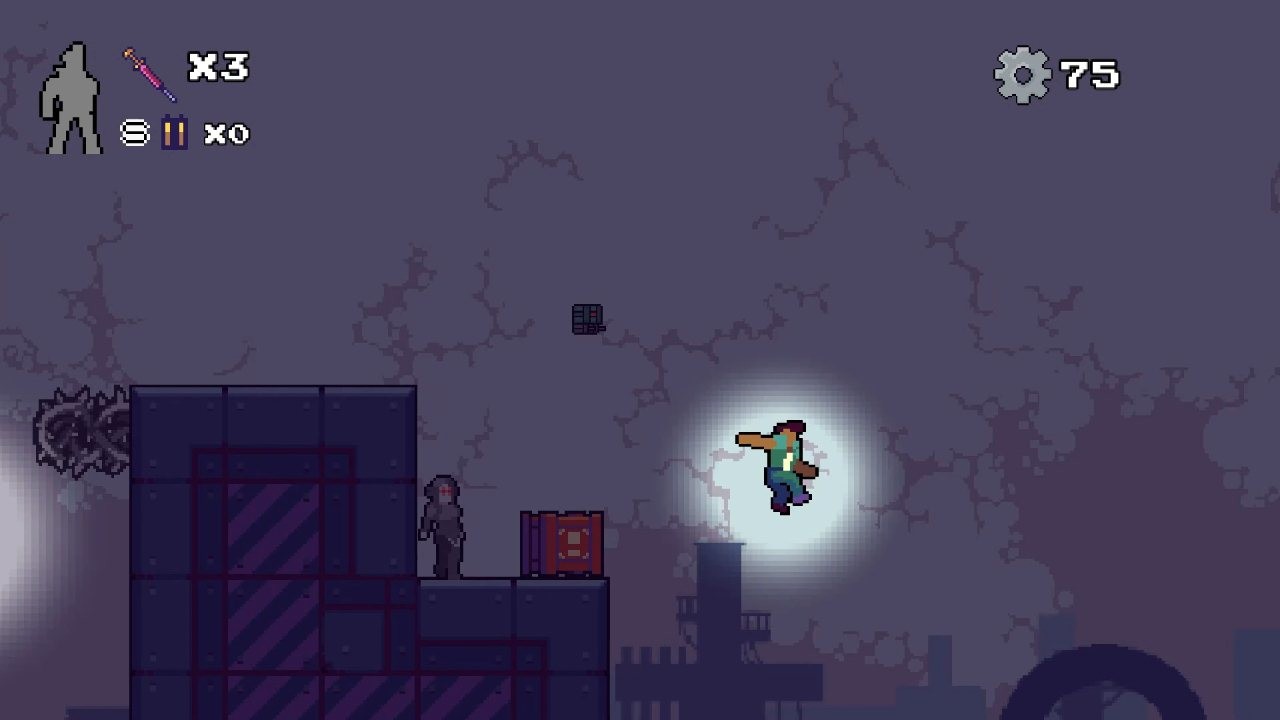The width and height of the screenshot is (1280, 720).
Task: Click the shadowy enemy standing on the platform
Action: (x=444, y=525)
